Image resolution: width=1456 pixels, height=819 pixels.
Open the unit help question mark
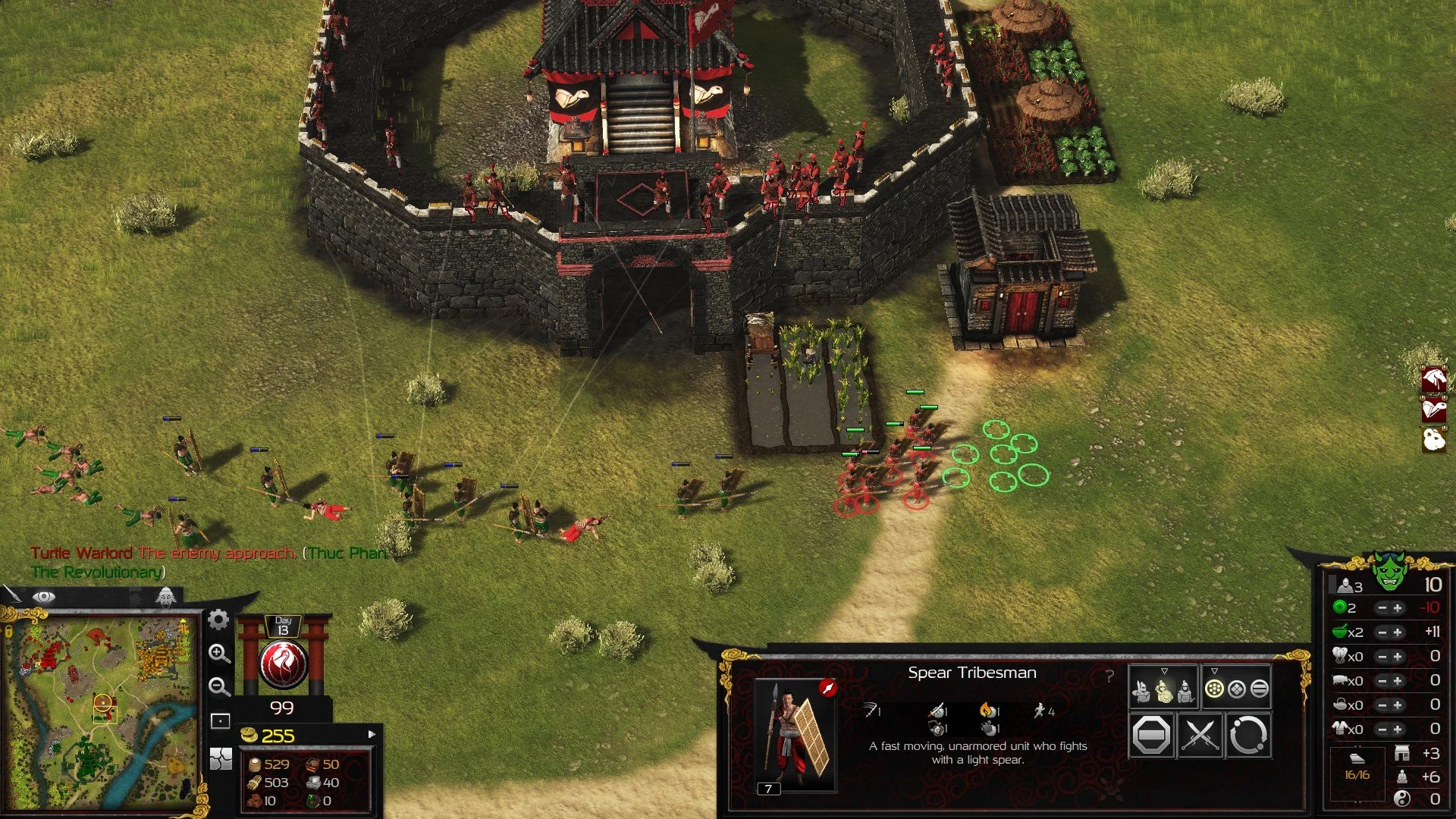tap(1109, 676)
